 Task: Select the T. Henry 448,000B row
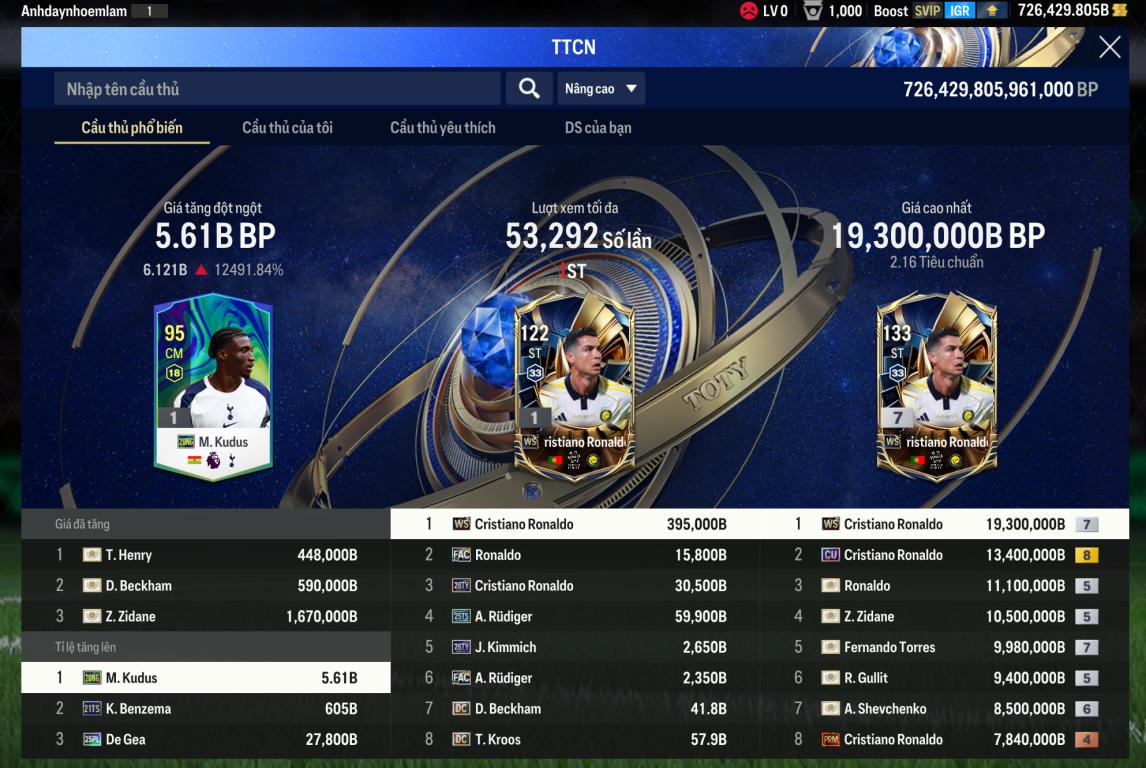click(x=205, y=555)
